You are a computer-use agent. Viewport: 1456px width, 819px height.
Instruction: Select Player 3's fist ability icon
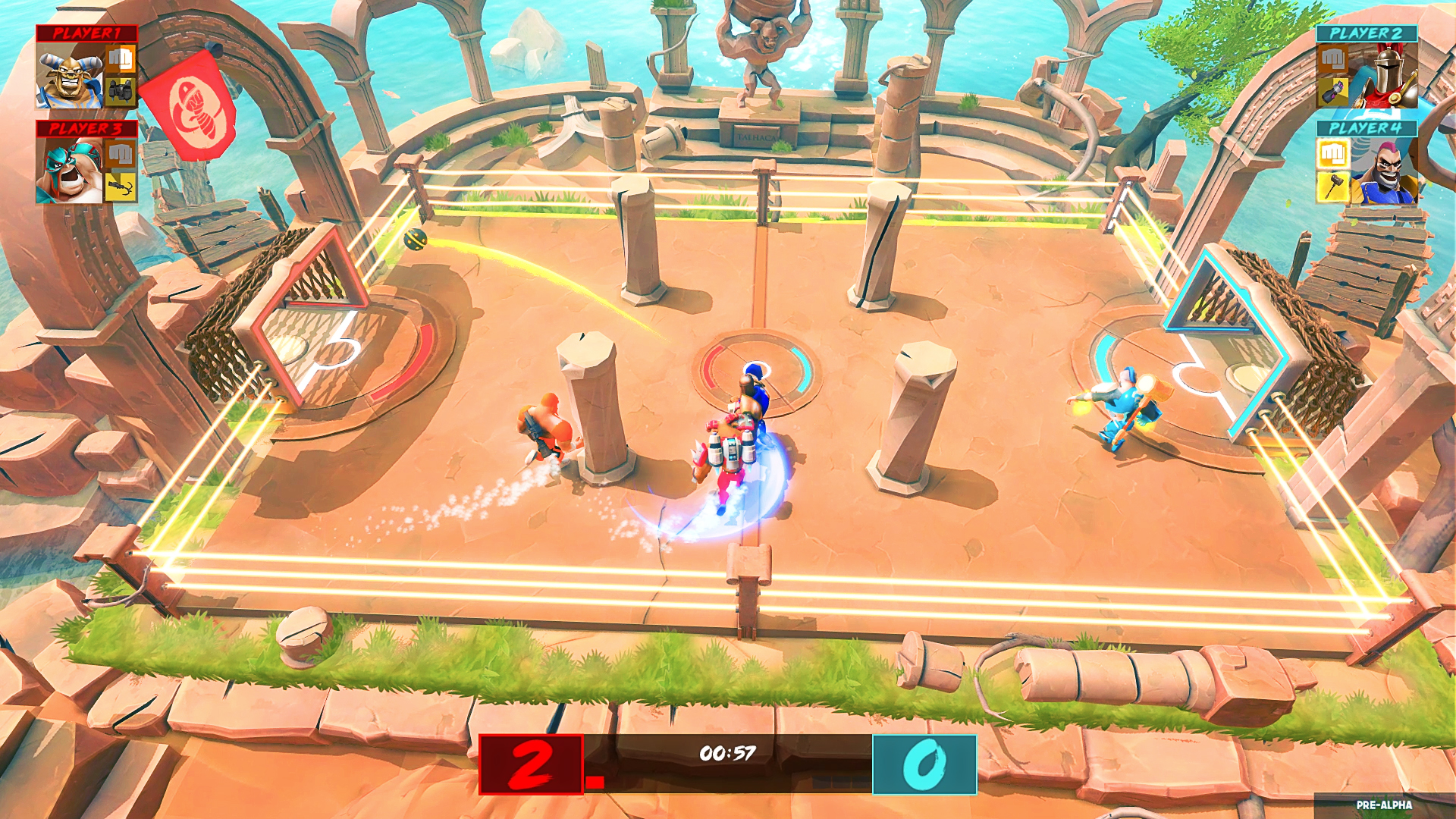(x=121, y=154)
